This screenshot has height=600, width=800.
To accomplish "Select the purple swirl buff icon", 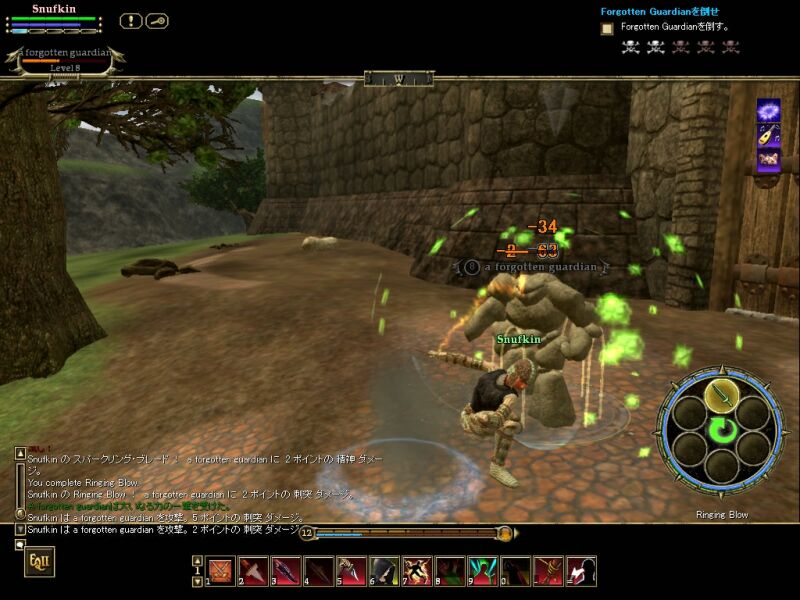I will (x=768, y=110).
